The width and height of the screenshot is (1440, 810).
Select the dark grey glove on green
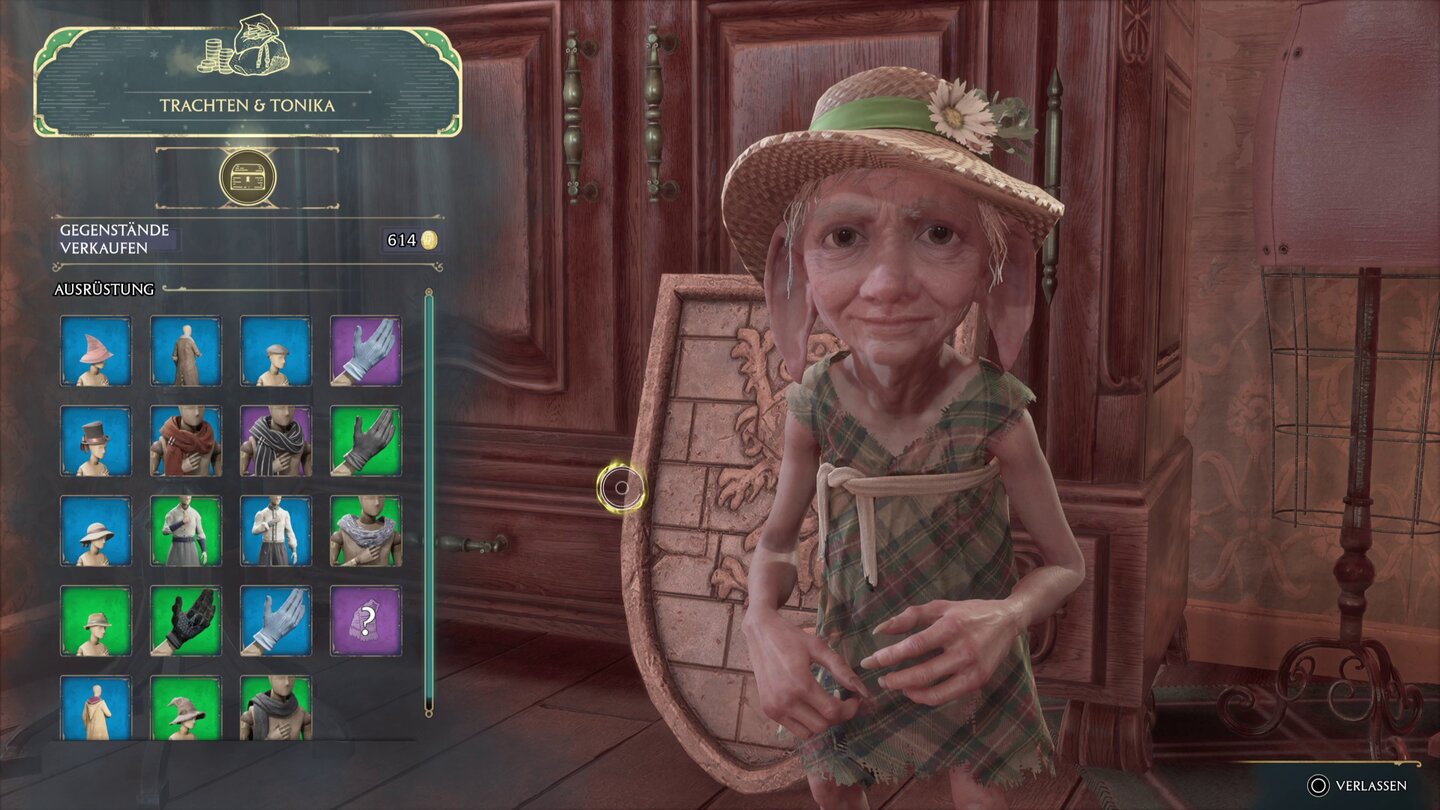366,441
